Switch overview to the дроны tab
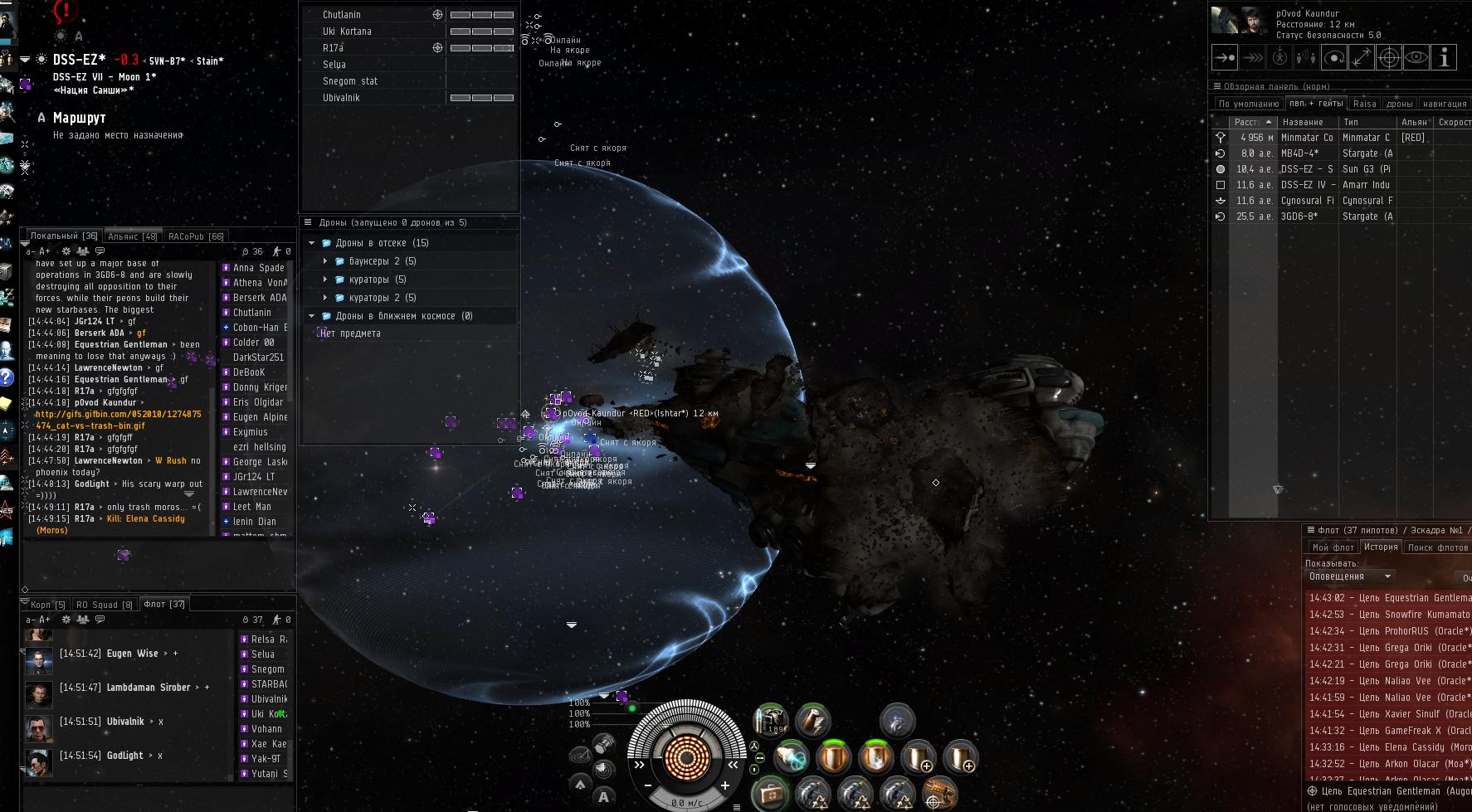This screenshot has height=812, width=1472. 1399,104
